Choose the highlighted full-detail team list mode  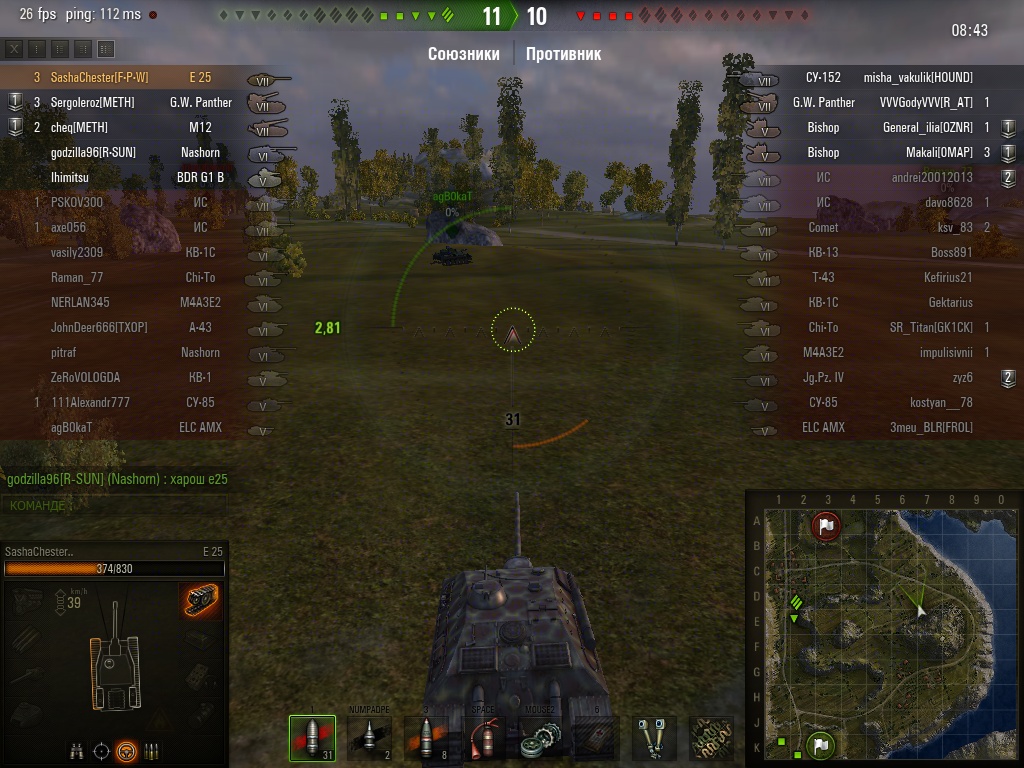(x=106, y=49)
